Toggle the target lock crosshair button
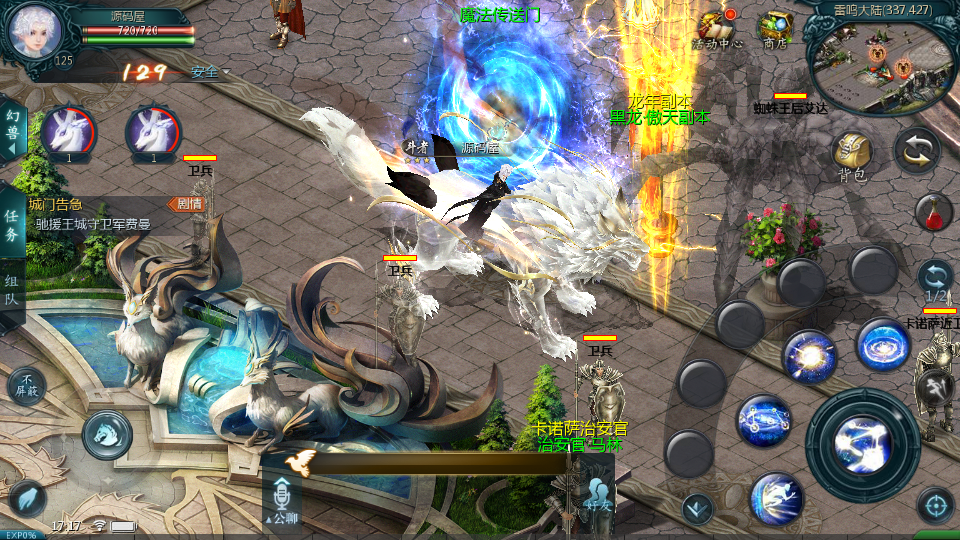This screenshot has height=540, width=960. (x=935, y=506)
